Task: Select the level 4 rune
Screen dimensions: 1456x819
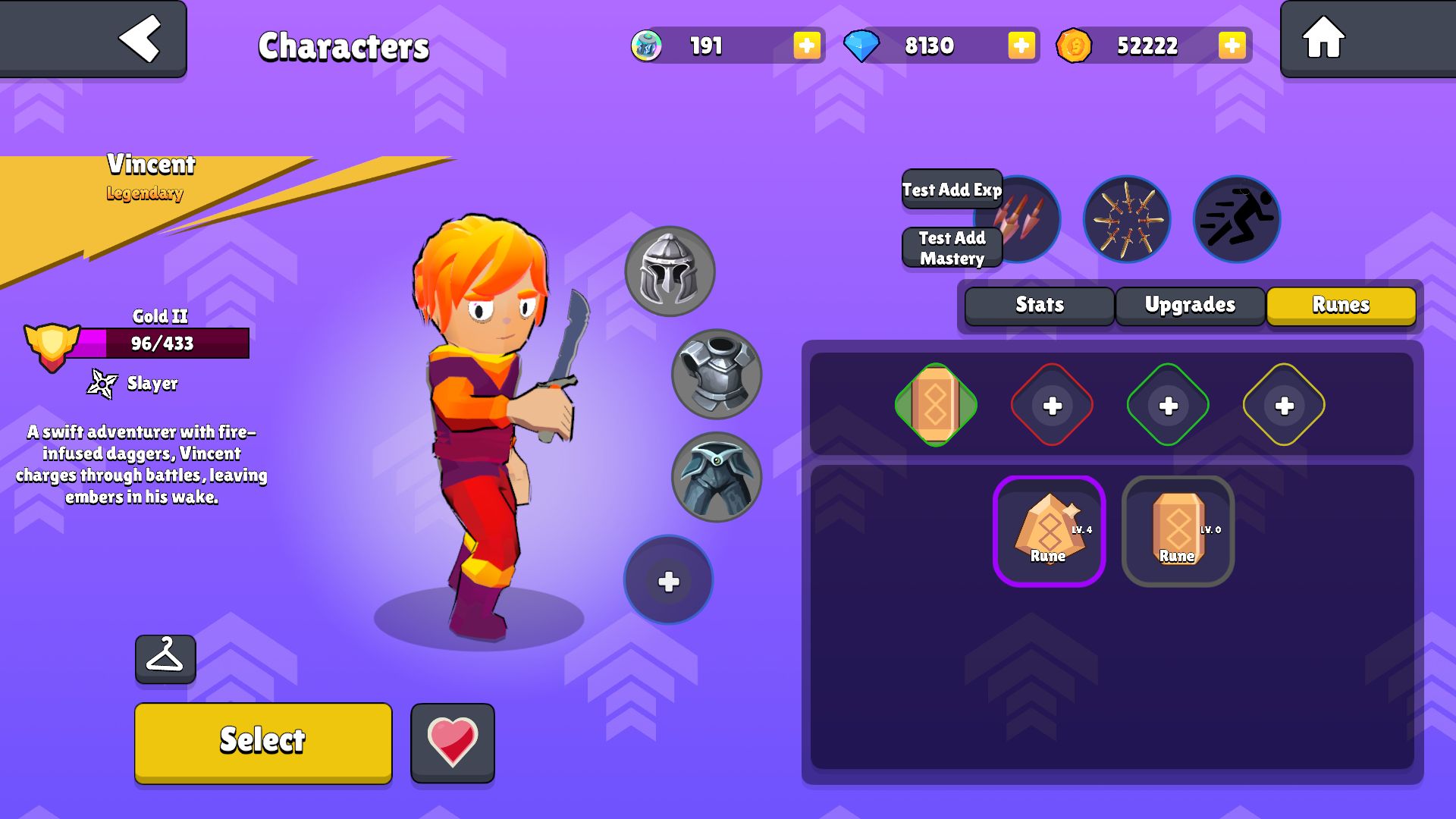Action: (1049, 531)
